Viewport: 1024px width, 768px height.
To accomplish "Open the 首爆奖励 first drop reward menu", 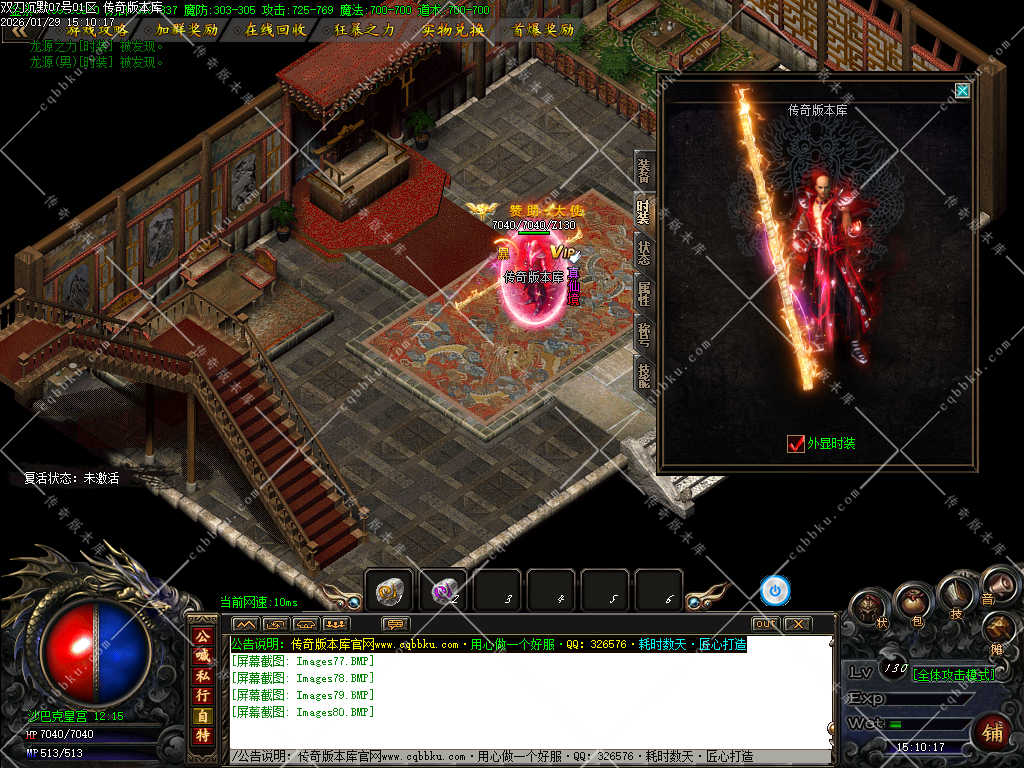I will (x=543, y=30).
